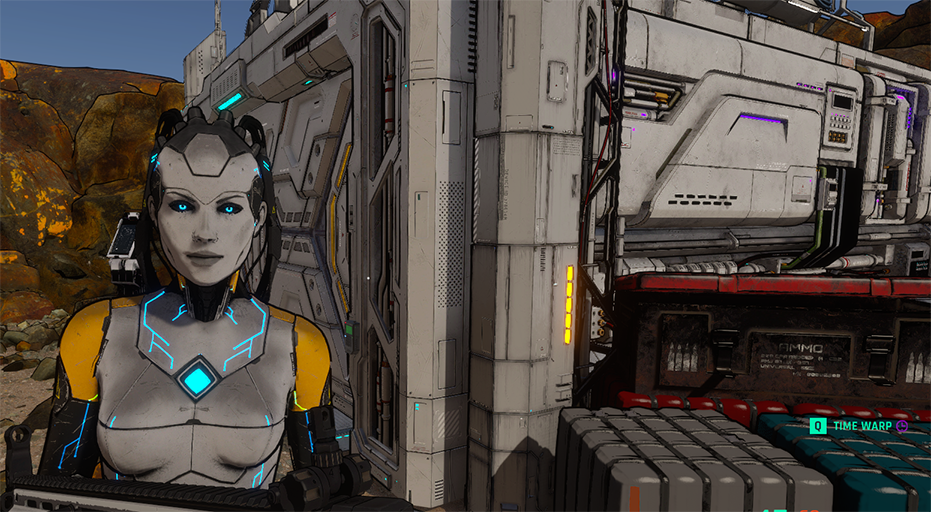Activate the Time Warp clock icon
The image size is (931, 512).
point(902,426)
